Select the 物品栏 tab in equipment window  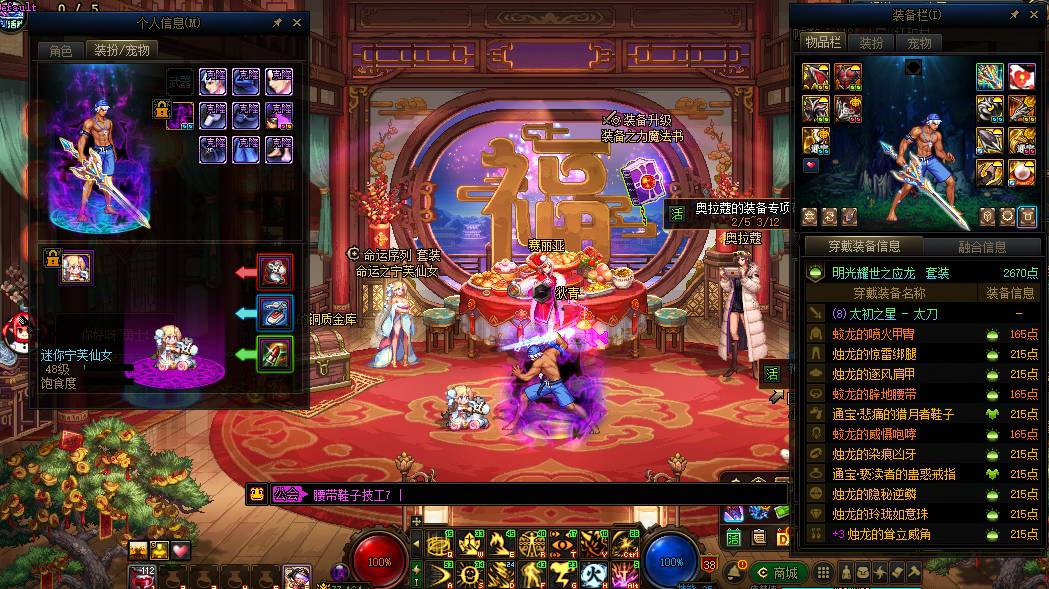pyautogui.click(x=822, y=43)
